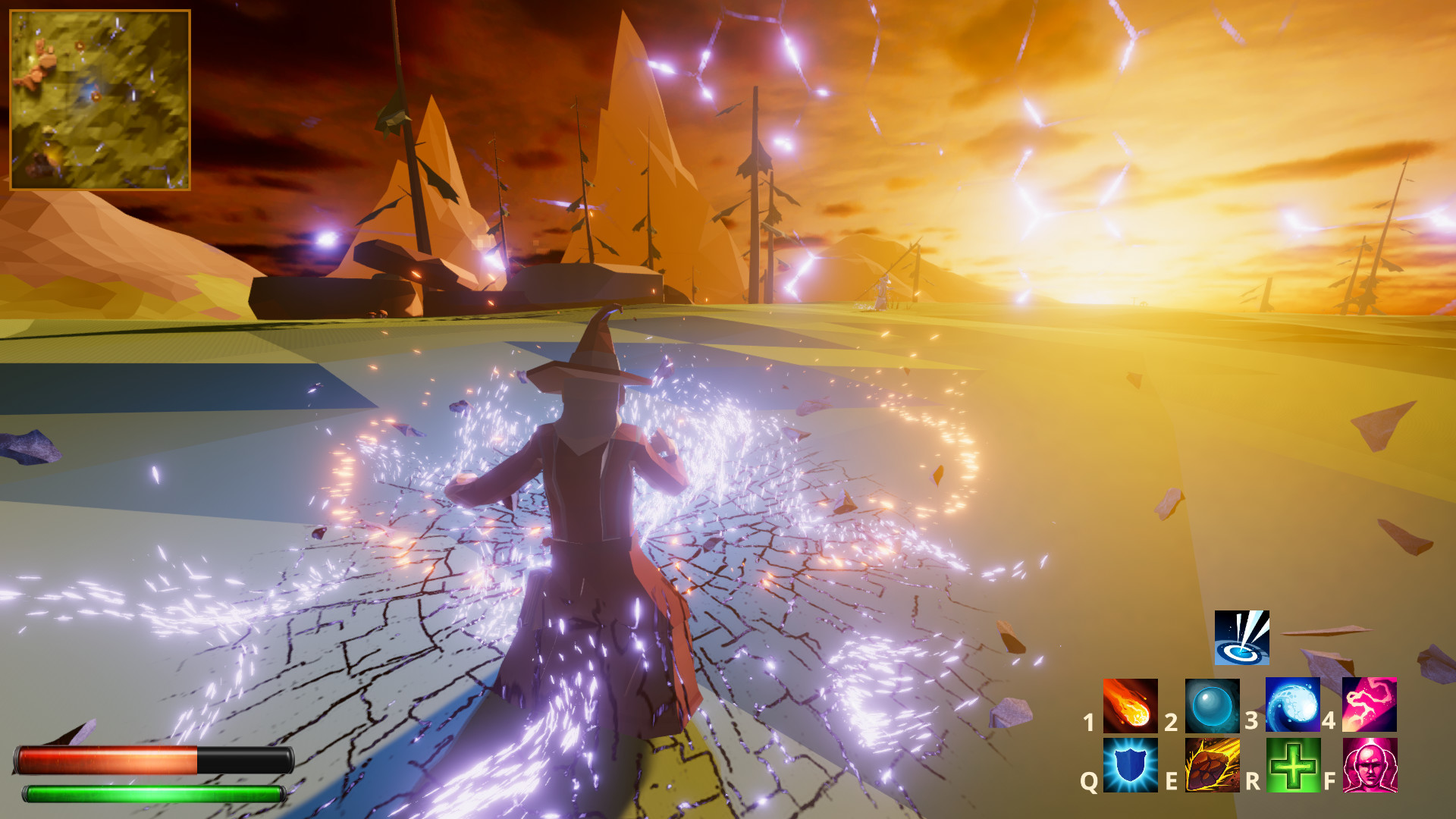The image size is (1456, 819).
Task: Activate the teal bubble orb spell
Action: (x=1212, y=705)
